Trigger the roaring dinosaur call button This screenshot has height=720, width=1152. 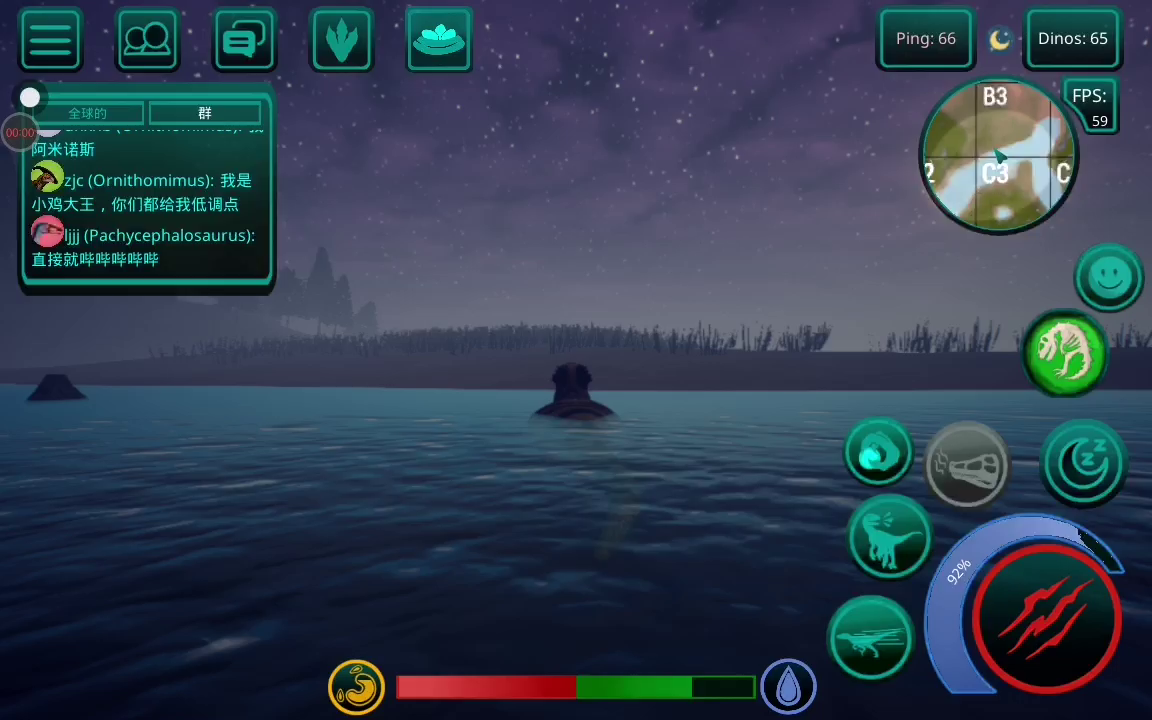[x=889, y=537]
